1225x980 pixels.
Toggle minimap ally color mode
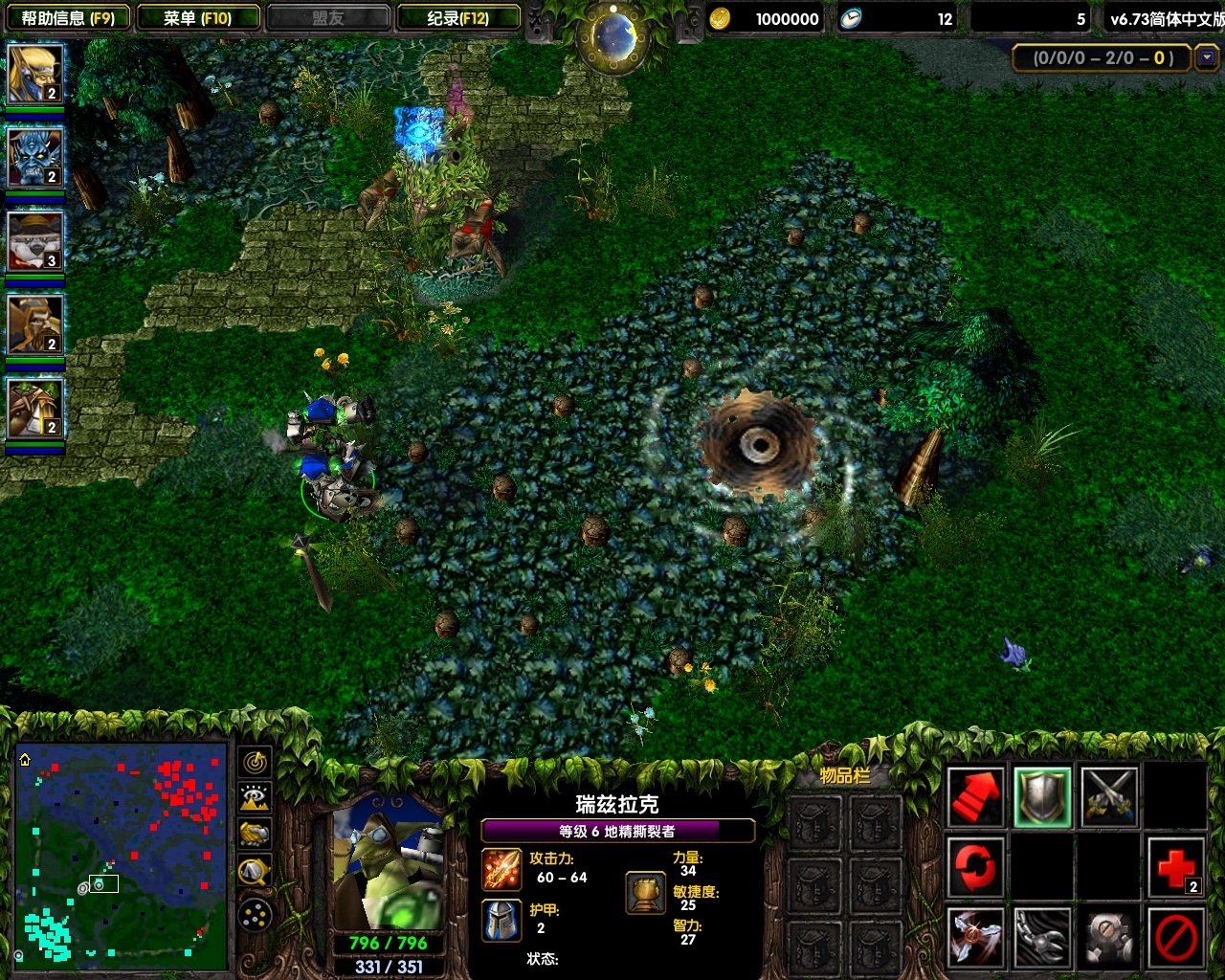pyautogui.click(x=255, y=835)
